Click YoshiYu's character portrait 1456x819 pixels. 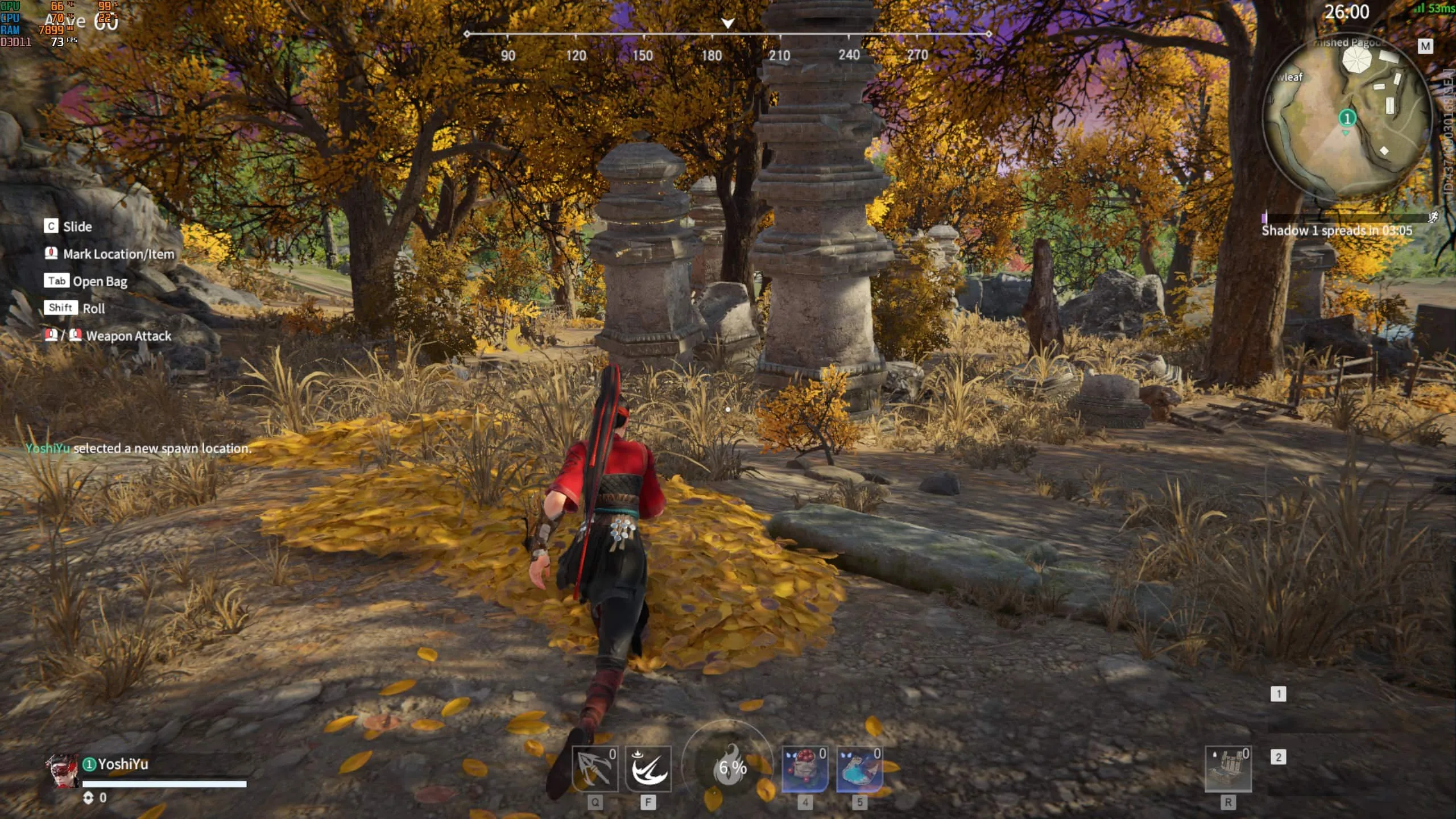pyautogui.click(x=63, y=771)
